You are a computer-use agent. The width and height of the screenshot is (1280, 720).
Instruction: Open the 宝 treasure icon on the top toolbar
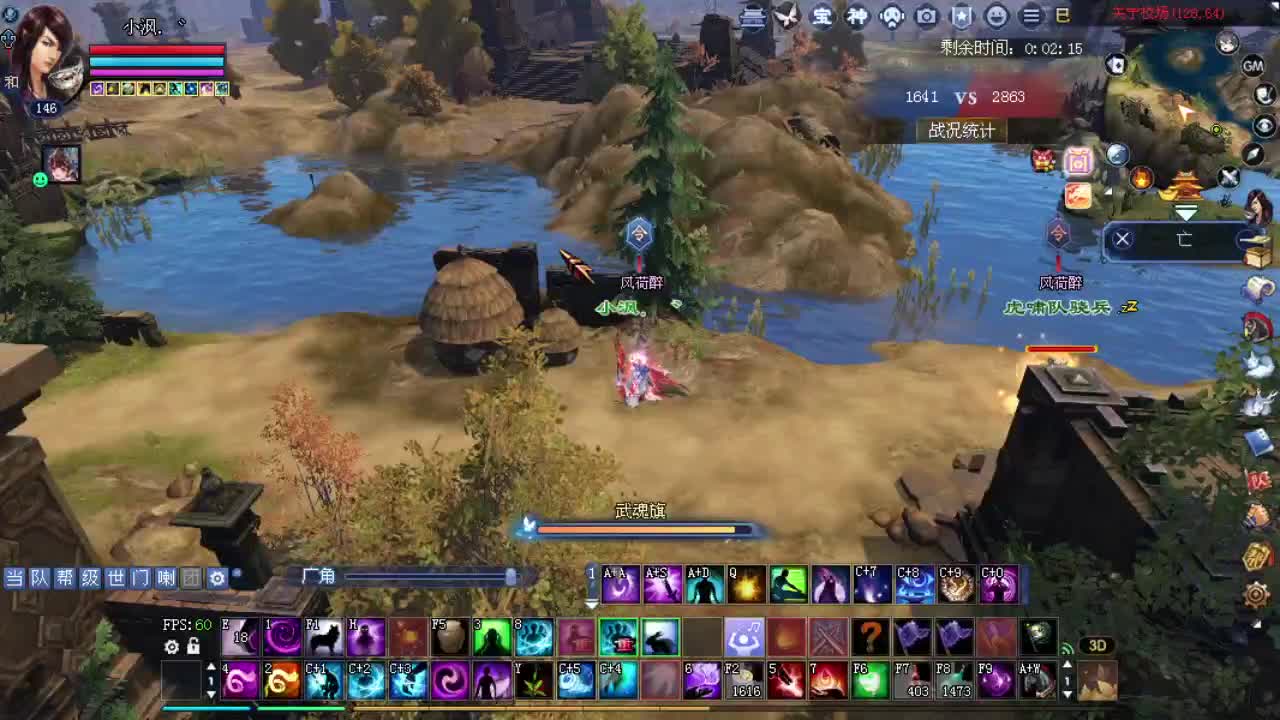[823, 17]
